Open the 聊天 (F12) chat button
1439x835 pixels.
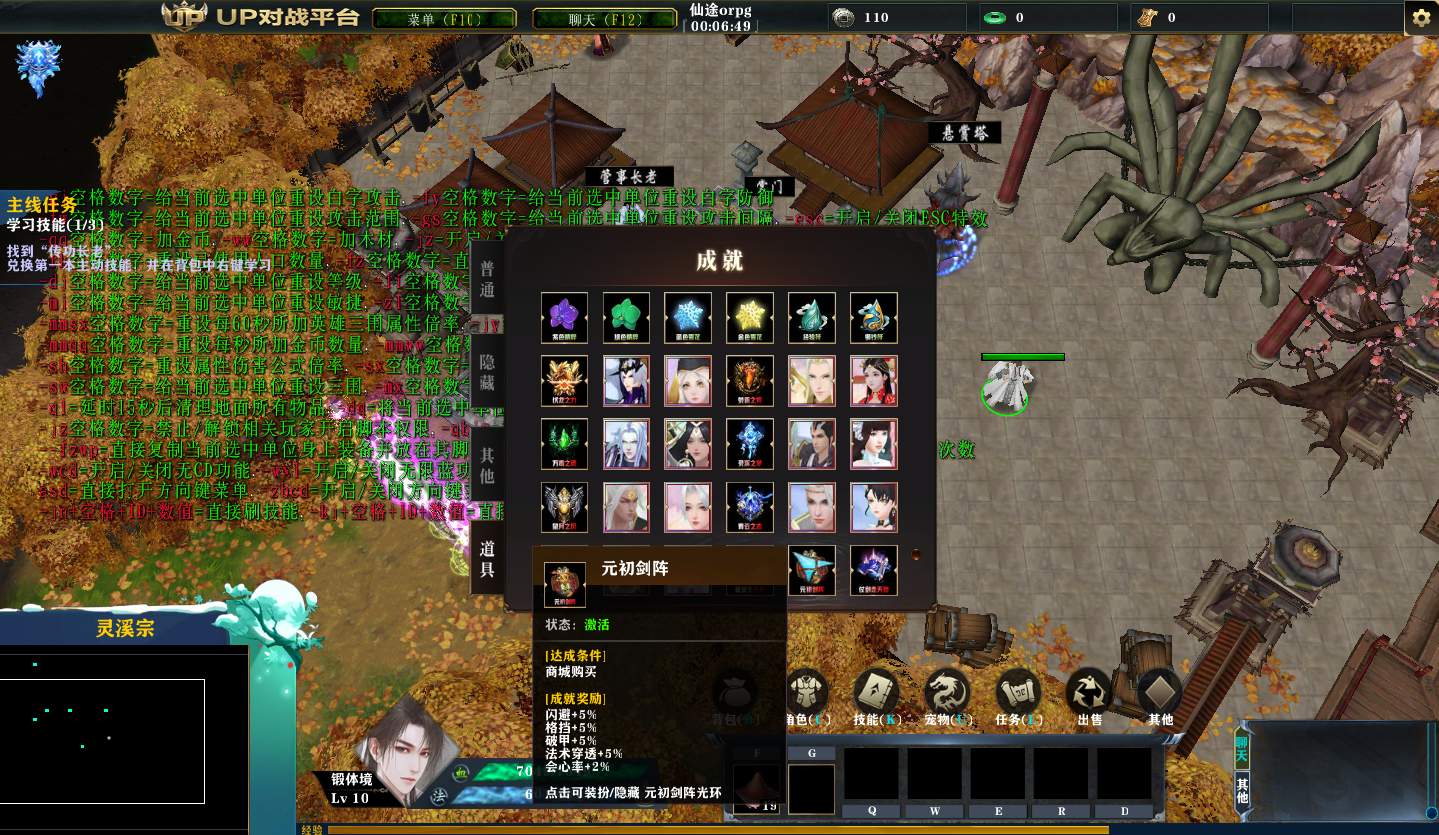click(604, 19)
